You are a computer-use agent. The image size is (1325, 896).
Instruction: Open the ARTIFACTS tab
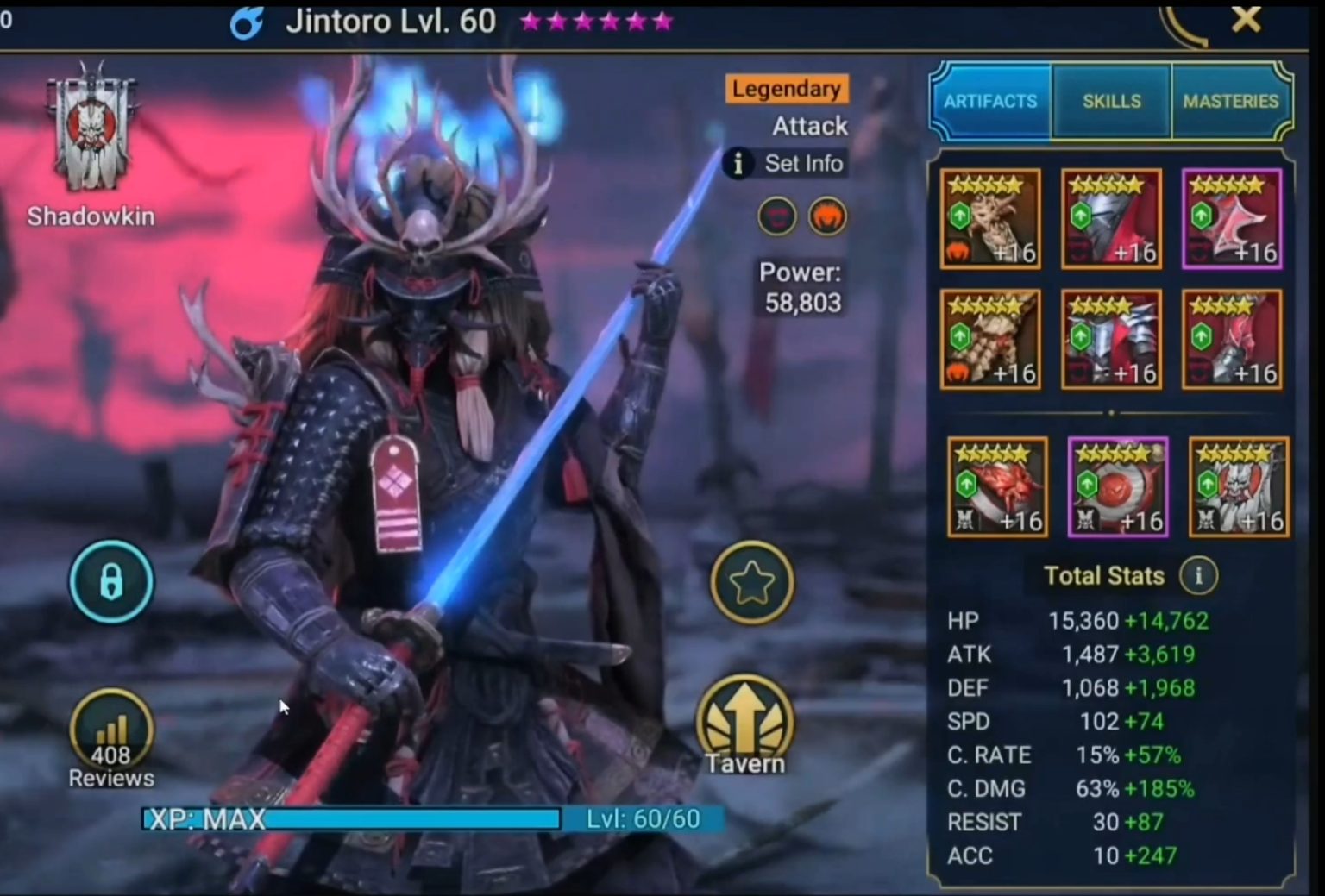coord(989,101)
